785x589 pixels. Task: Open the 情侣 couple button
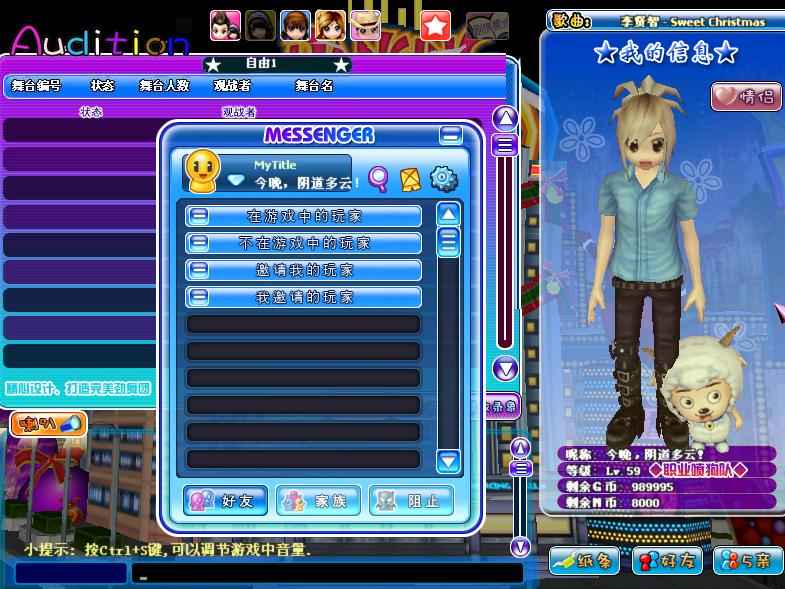(x=744, y=97)
